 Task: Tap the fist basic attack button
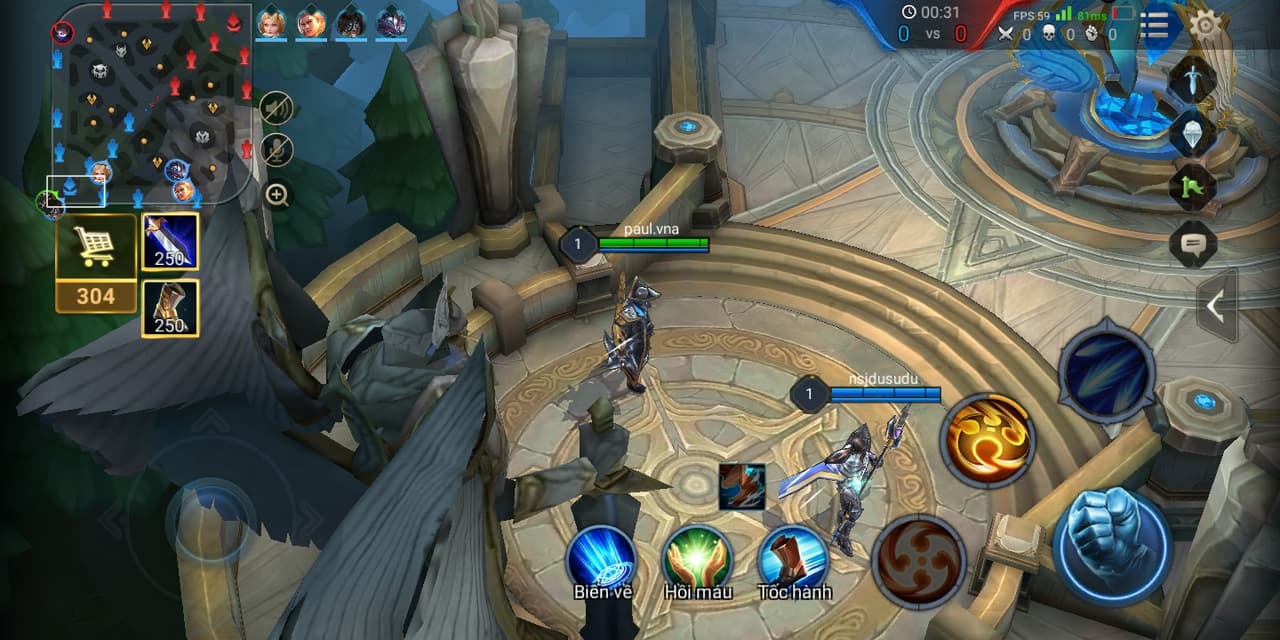pos(1111,547)
